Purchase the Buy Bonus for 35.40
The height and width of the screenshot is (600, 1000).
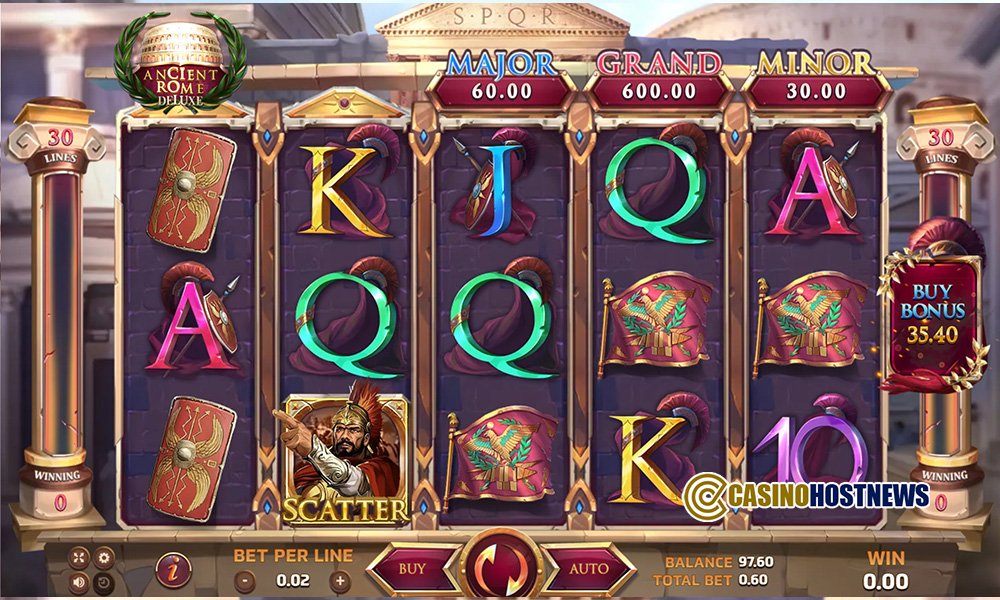930,315
